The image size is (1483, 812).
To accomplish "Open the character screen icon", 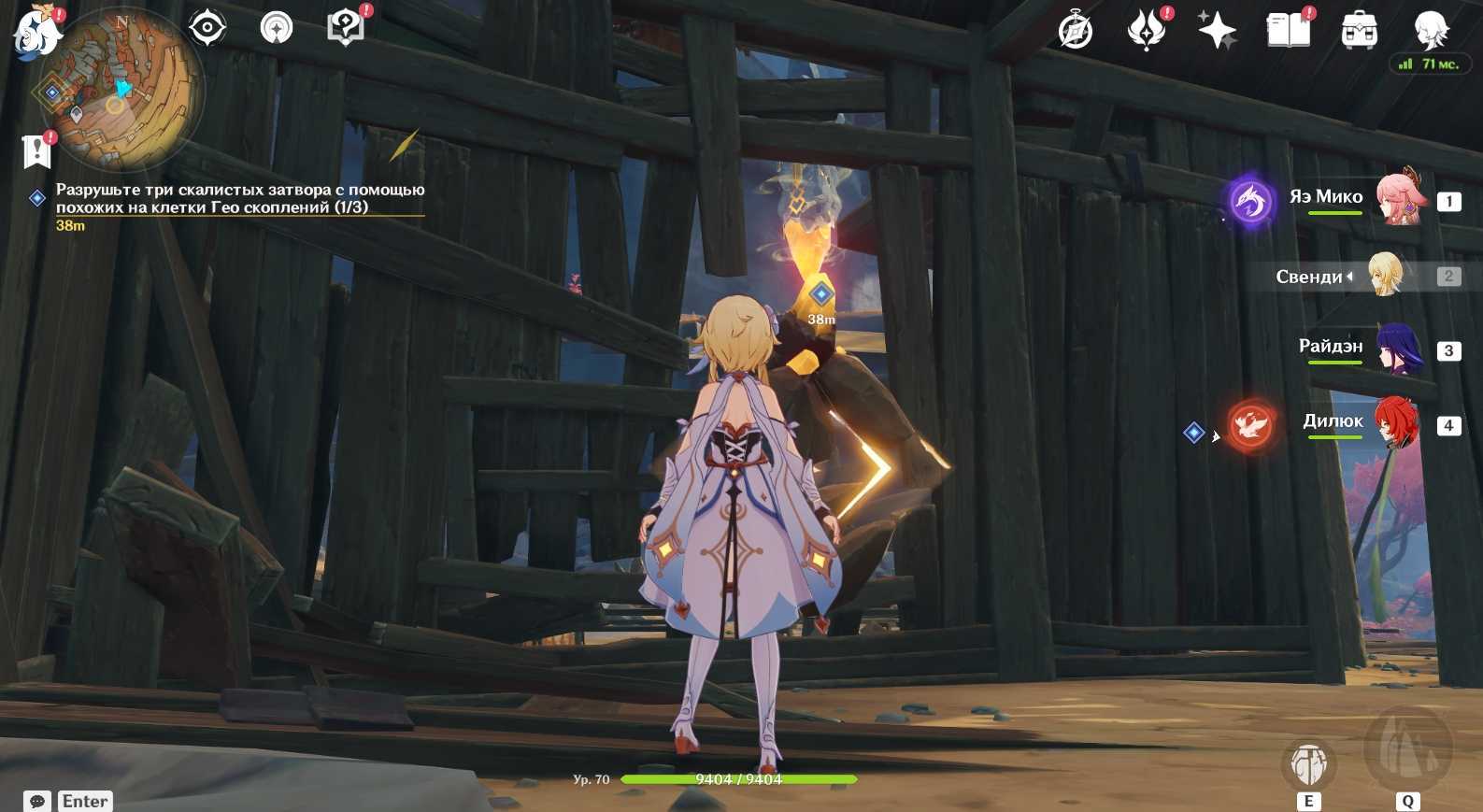I will [1430, 30].
